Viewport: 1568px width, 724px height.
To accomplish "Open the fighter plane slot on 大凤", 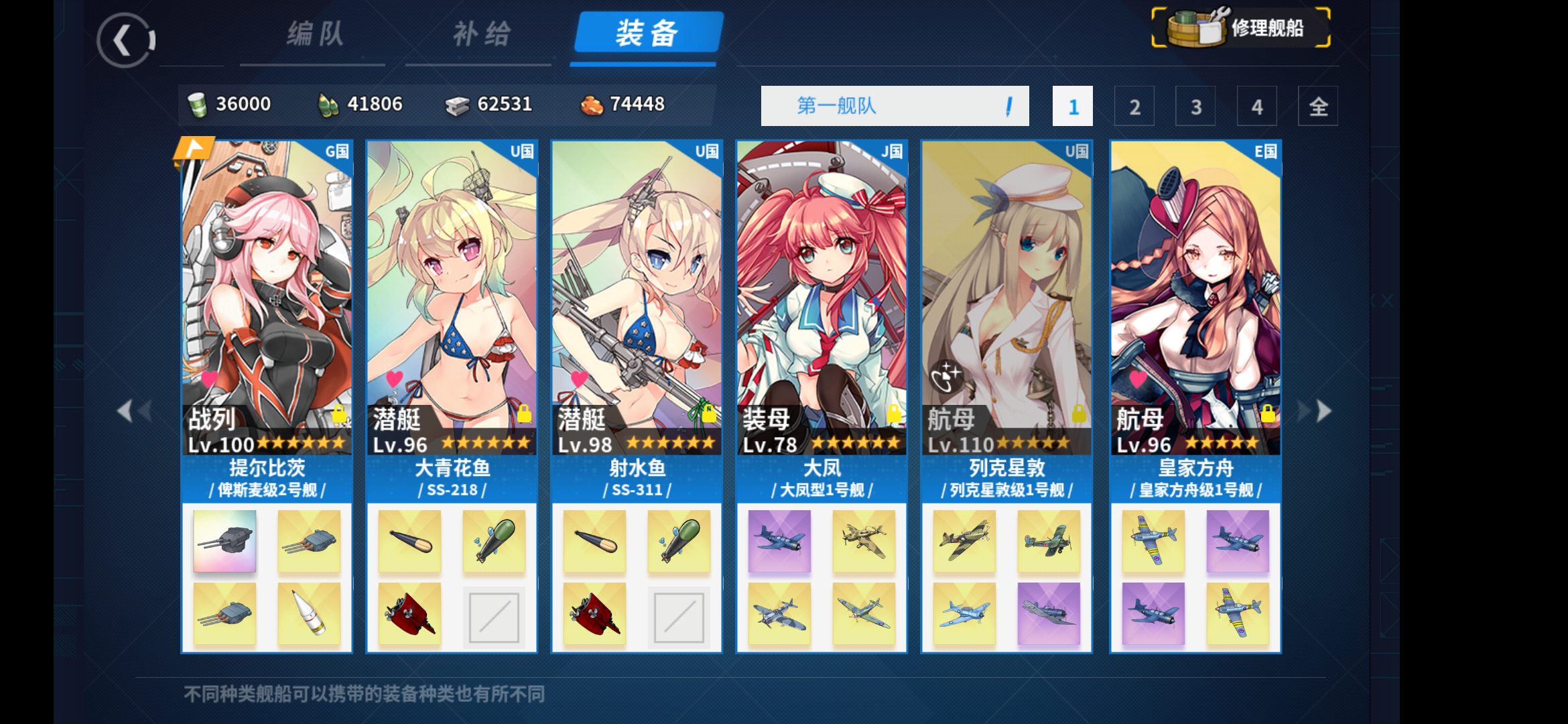I will click(x=779, y=541).
